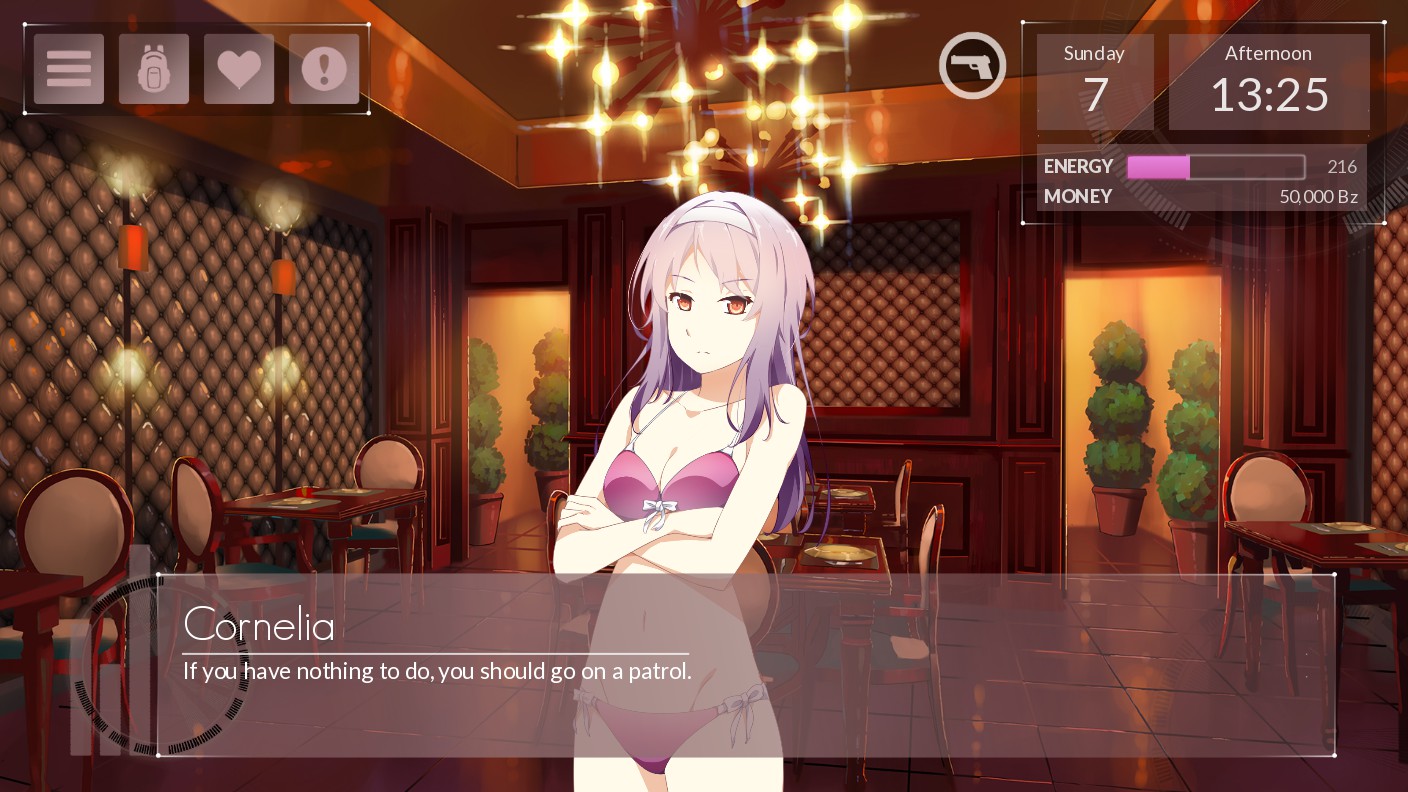View the exclamation quest log icon
Image resolution: width=1408 pixels, height=792 pixels.
point(323,68)
